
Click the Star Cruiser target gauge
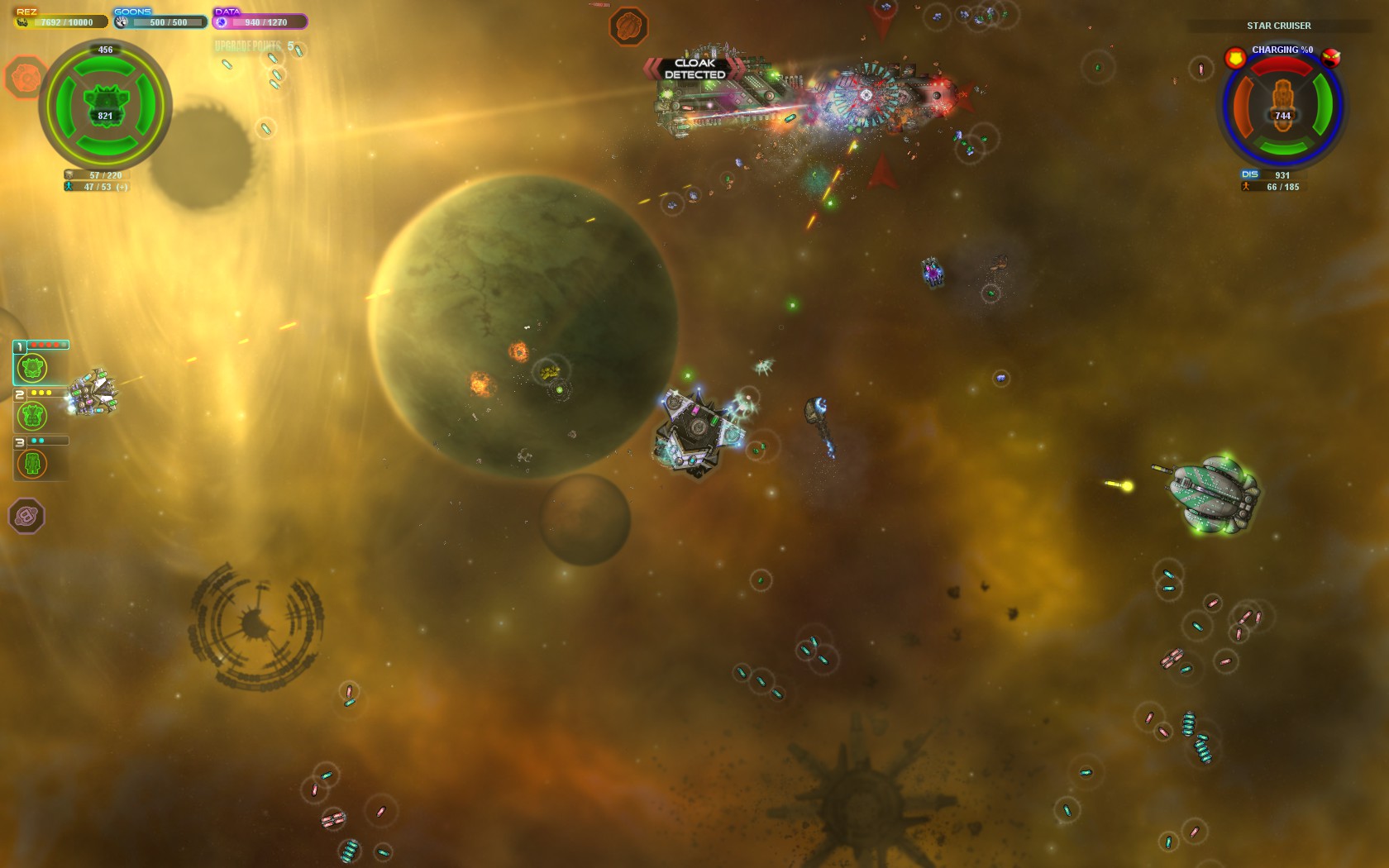[1282, 107]
